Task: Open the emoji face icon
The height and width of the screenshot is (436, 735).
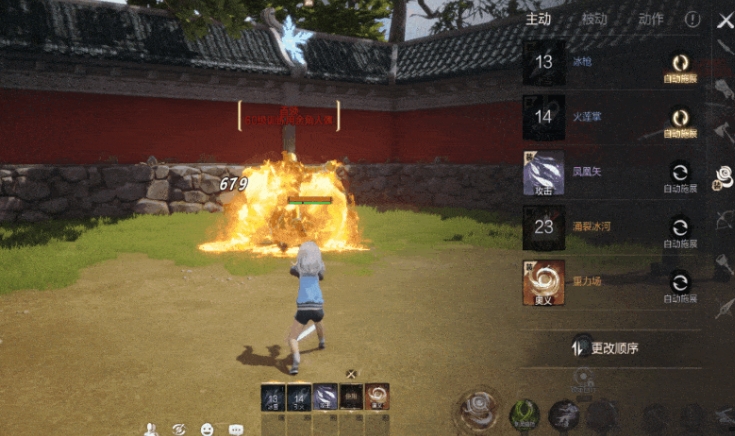Action: tap(207, 429)
